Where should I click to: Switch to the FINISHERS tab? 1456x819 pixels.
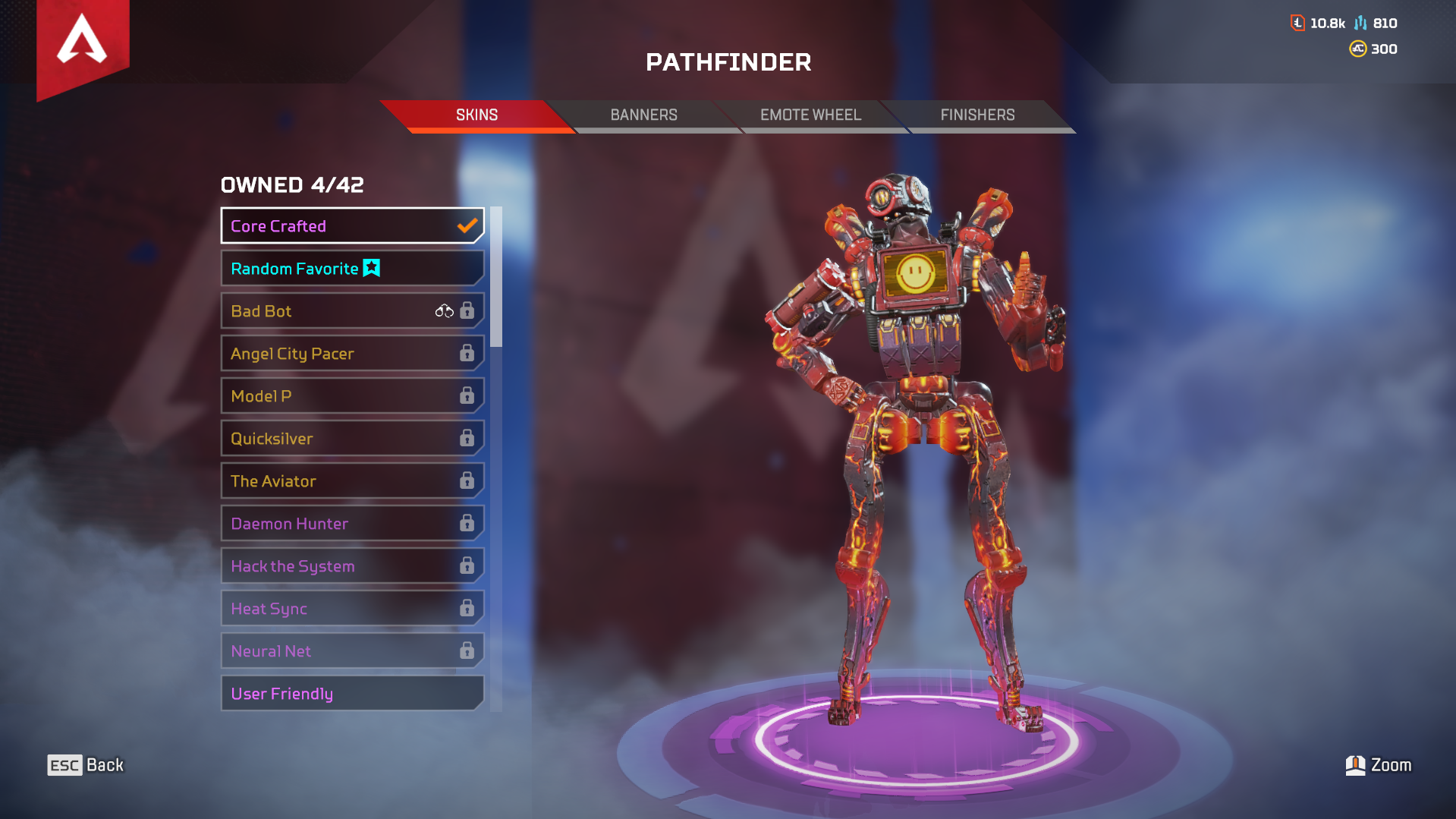(978, 115)
